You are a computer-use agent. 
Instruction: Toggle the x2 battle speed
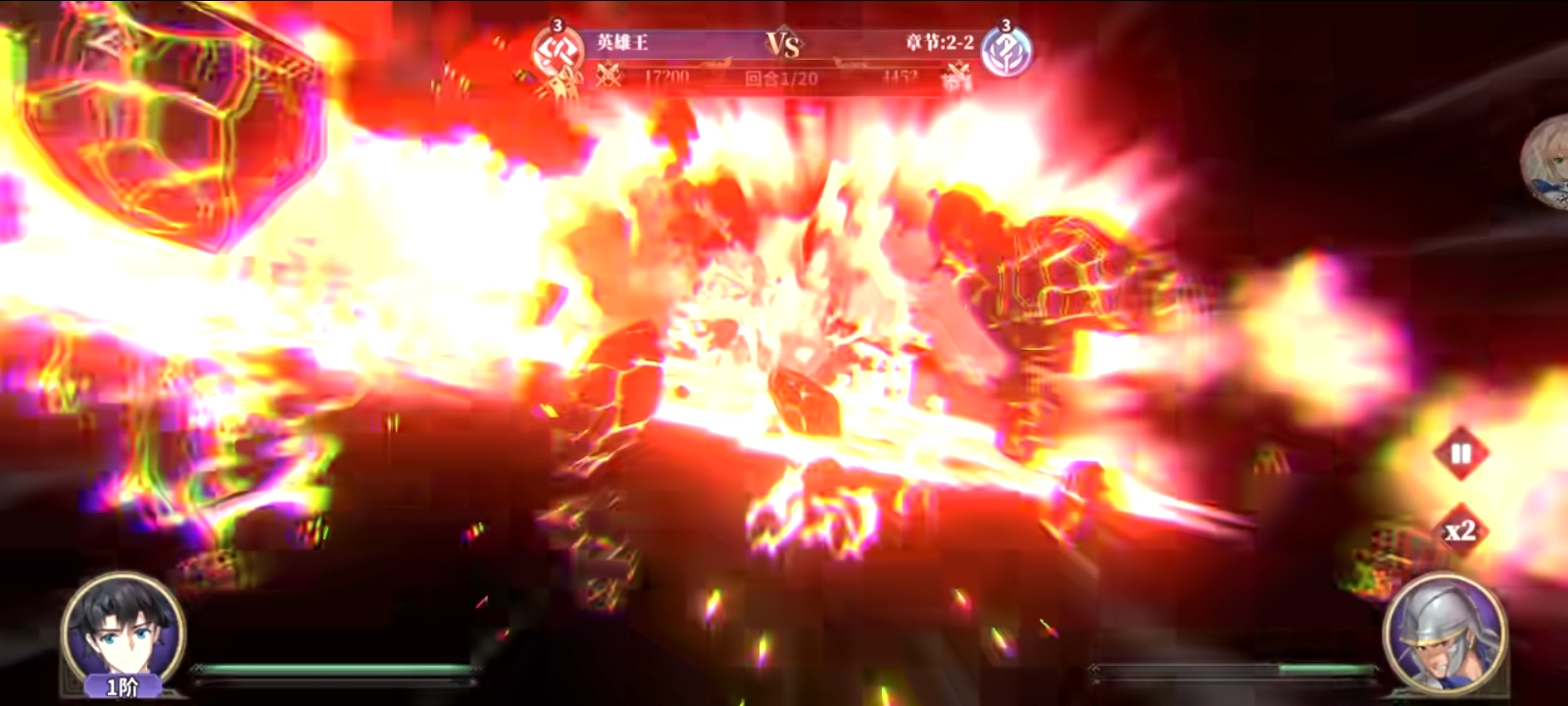click(x=1460, y=531)
